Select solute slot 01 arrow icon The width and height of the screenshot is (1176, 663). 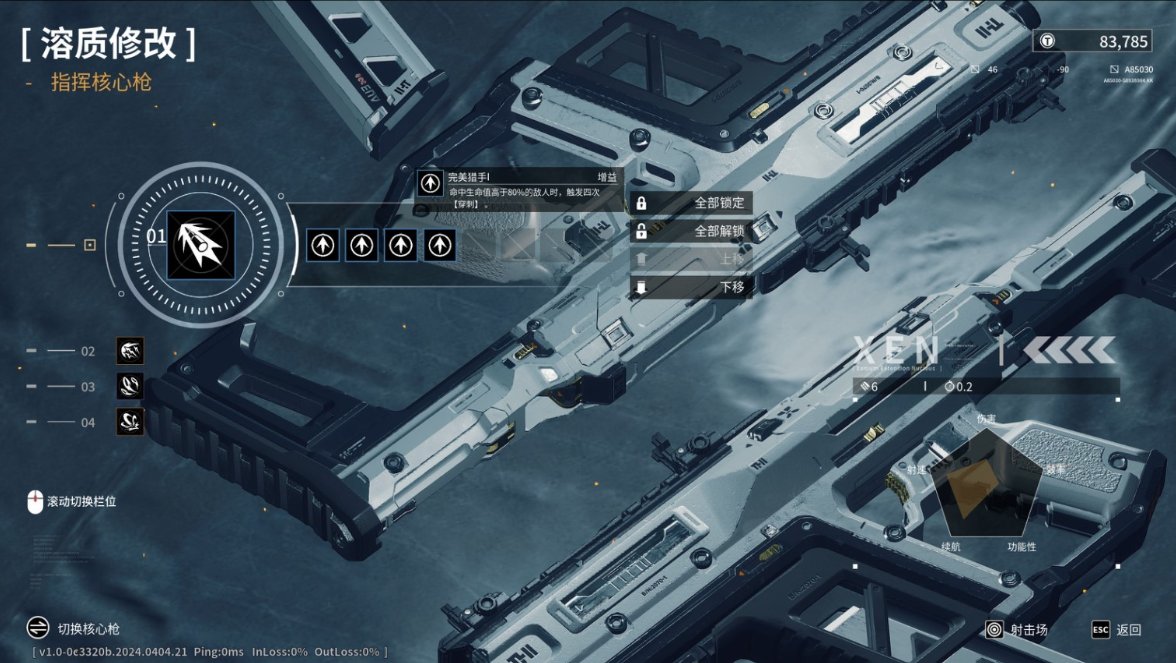click(x=201, y=244)
